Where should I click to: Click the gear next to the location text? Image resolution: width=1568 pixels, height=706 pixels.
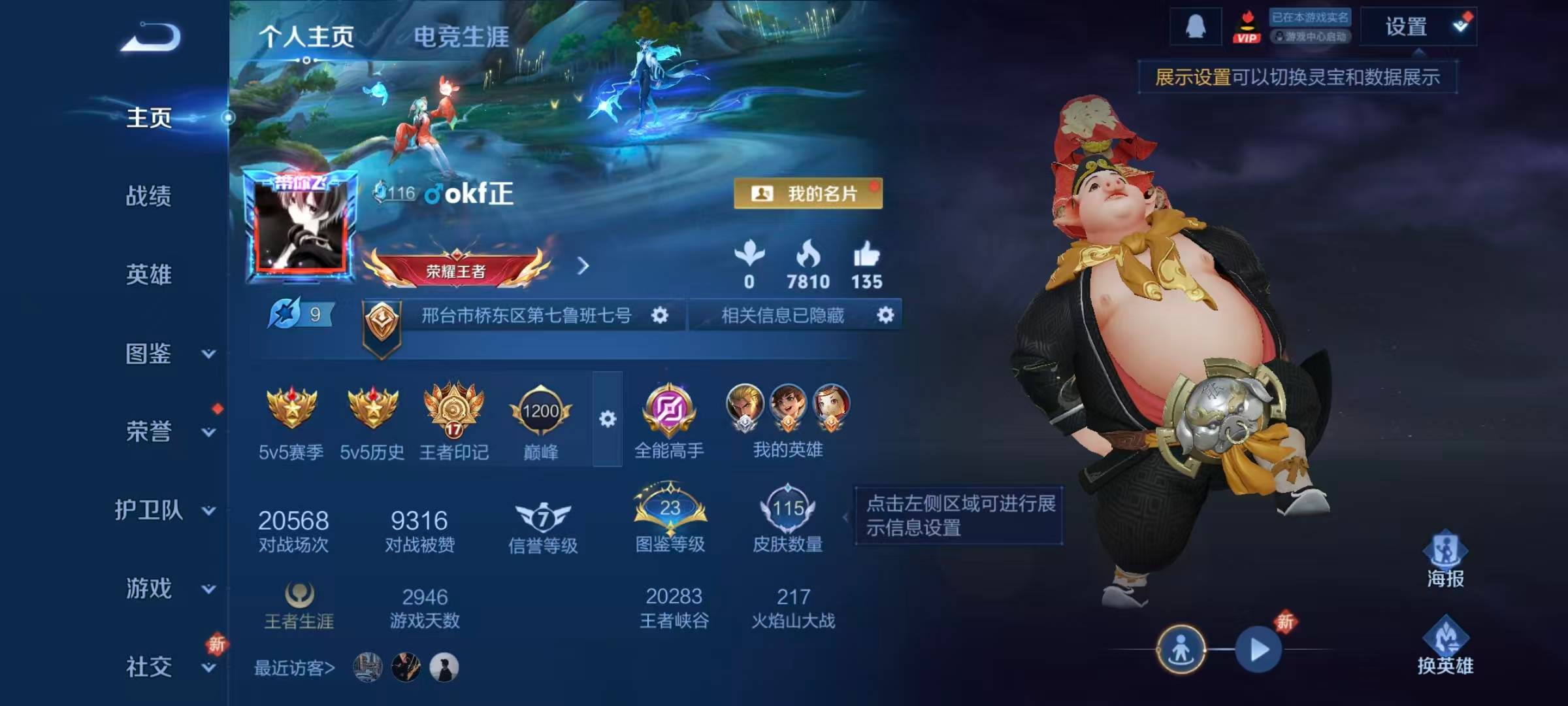pos(661,316)
